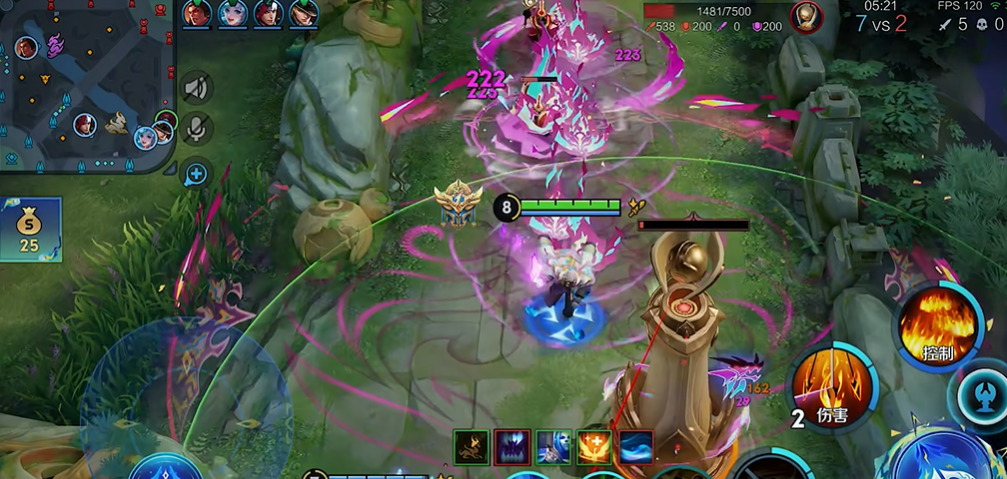The image size is (1007, 479).
Task: Click the golden beast buff icon
Action: coord(471,447)
